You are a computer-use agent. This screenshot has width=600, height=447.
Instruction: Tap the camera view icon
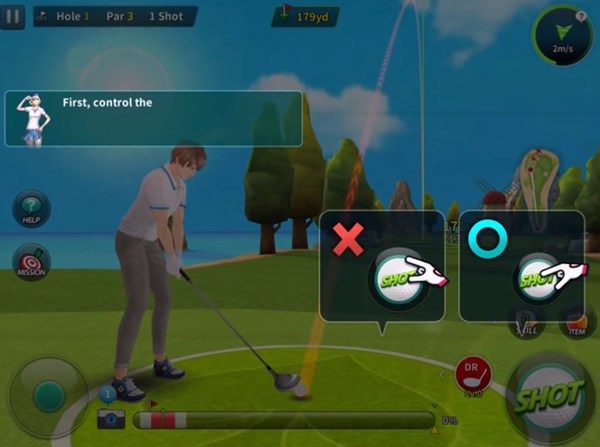(x=111, y=418)
